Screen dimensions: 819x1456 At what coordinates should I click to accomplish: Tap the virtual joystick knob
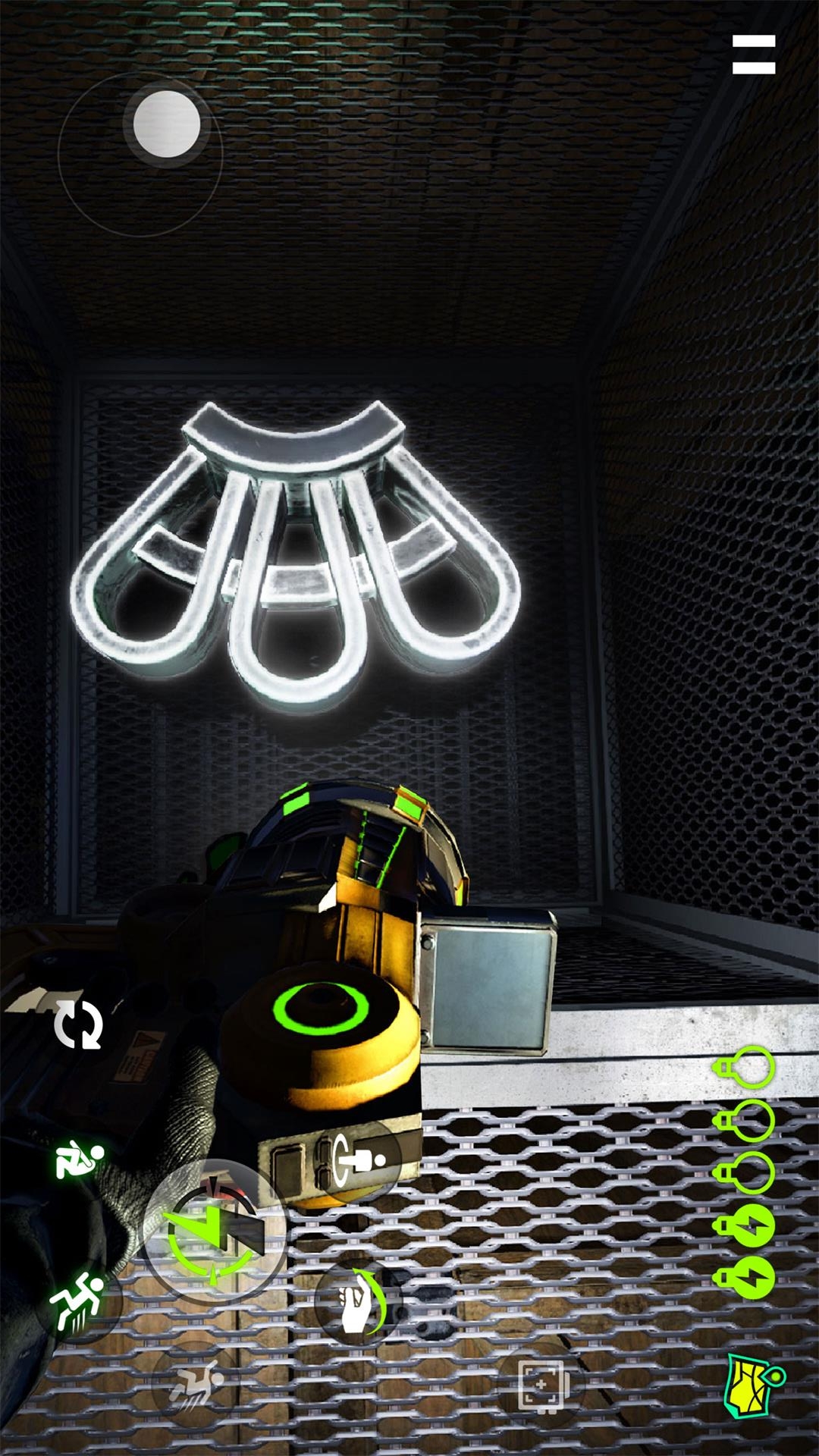click(167, 124)
